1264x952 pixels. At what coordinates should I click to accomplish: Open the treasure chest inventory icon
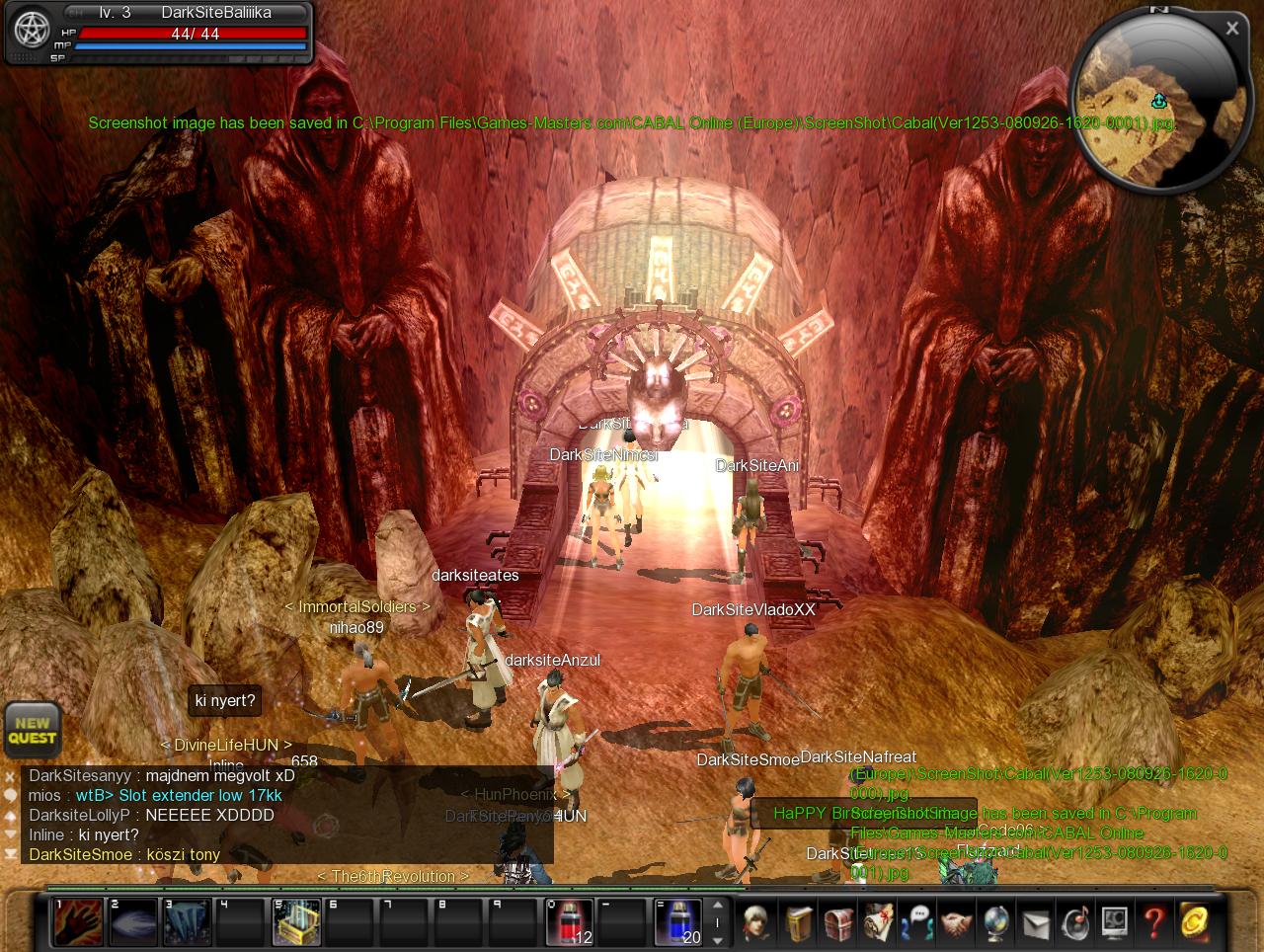click(x=838, y=922)
